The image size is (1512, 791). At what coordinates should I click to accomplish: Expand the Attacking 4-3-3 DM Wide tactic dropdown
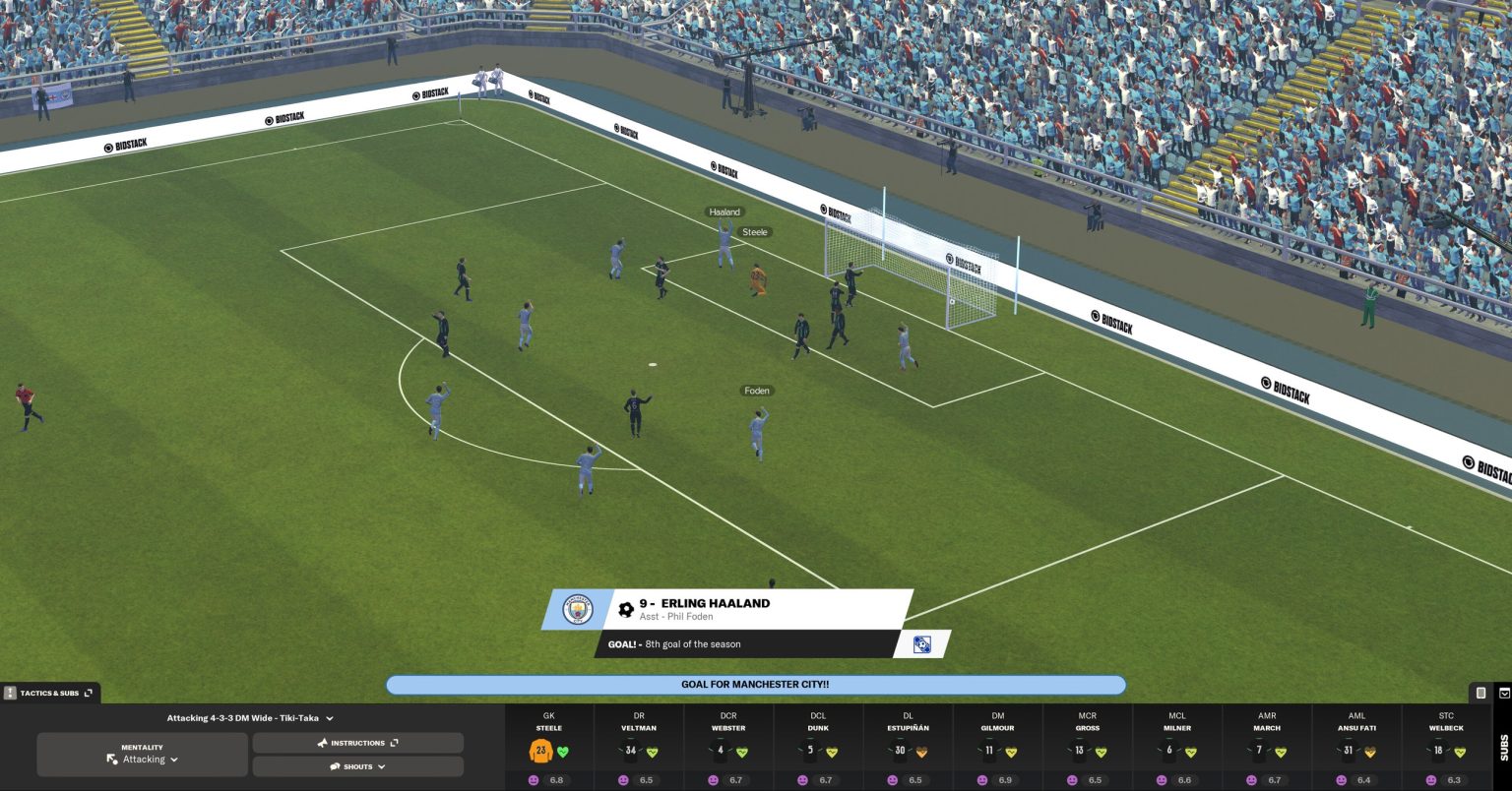(252, 718)
